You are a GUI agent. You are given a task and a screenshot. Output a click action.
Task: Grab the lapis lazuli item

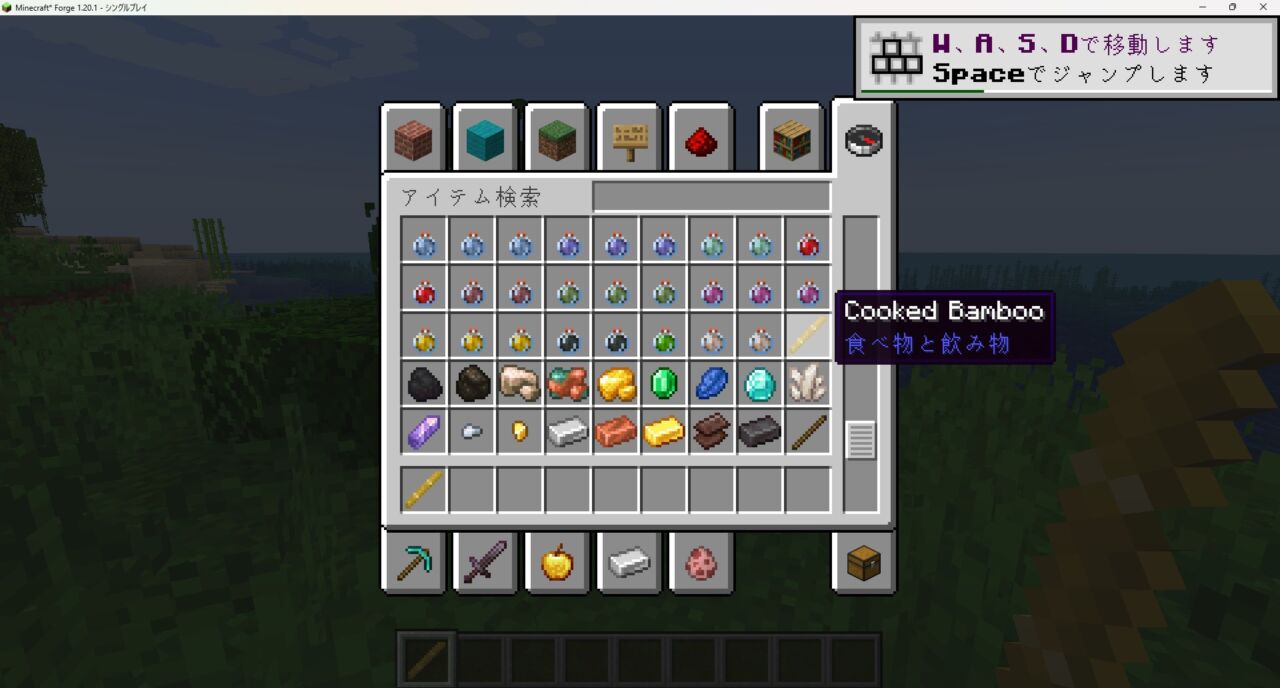tap(712, 384)
